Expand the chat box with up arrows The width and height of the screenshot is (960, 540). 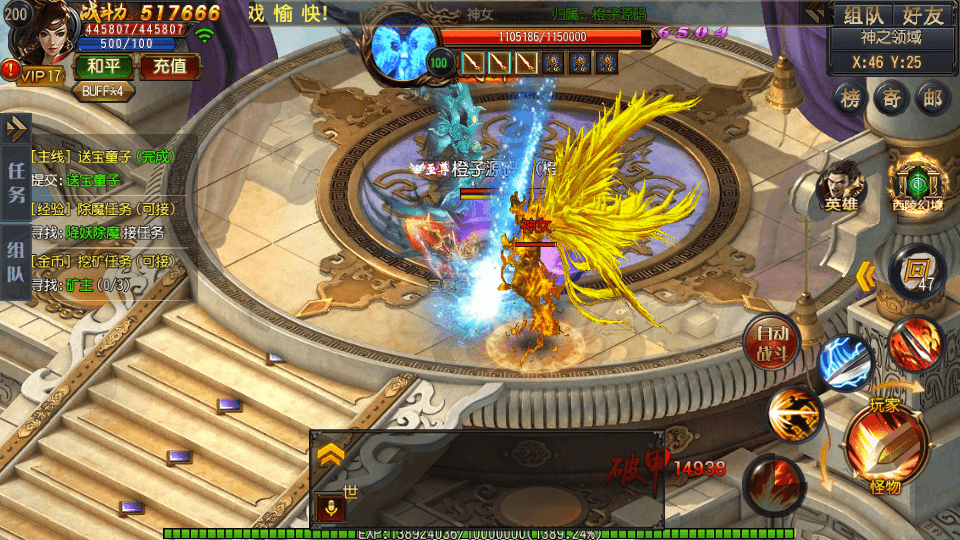click(x=332, y=456)
